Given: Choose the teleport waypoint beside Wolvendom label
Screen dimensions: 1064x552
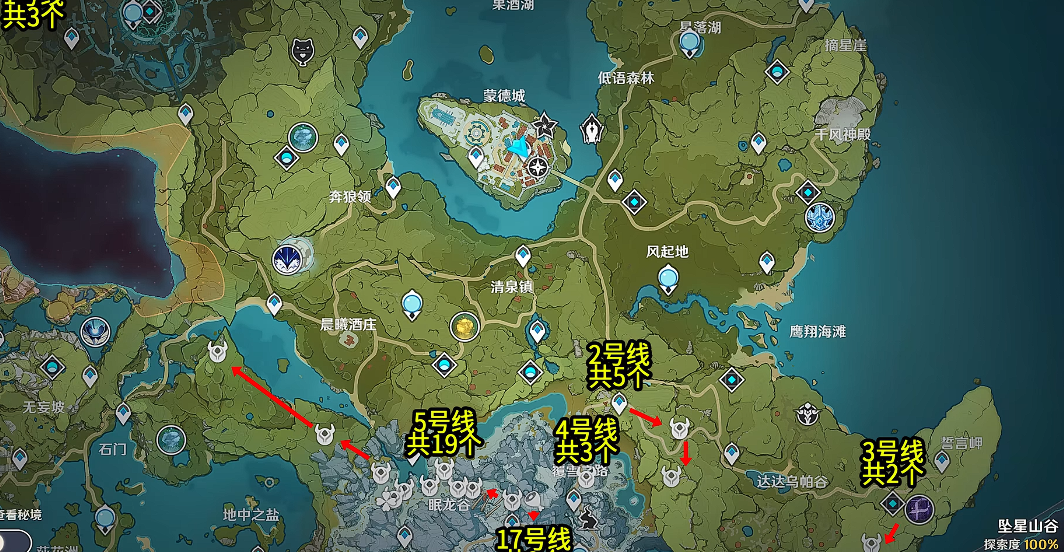Looking at the screenshot, I should (393, 187).
